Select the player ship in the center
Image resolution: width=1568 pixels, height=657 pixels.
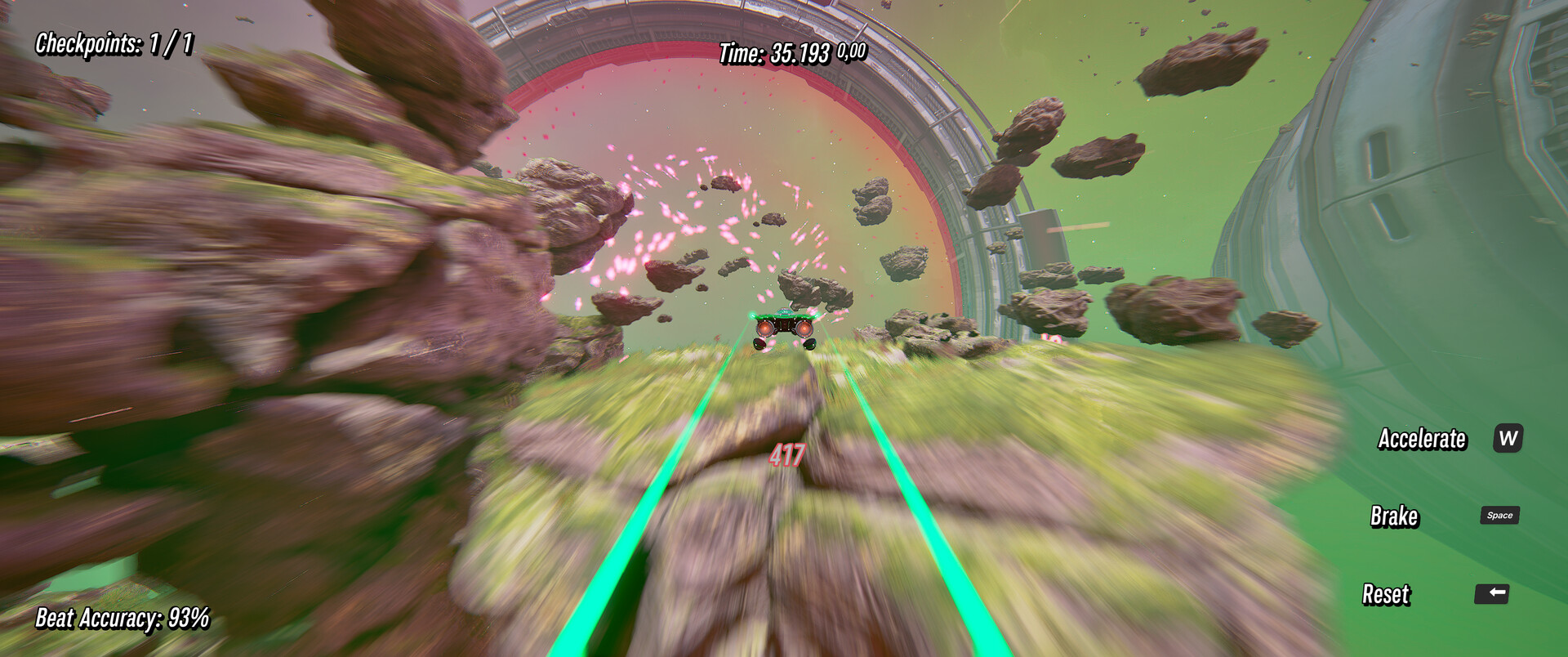click(x=783, y=327)
